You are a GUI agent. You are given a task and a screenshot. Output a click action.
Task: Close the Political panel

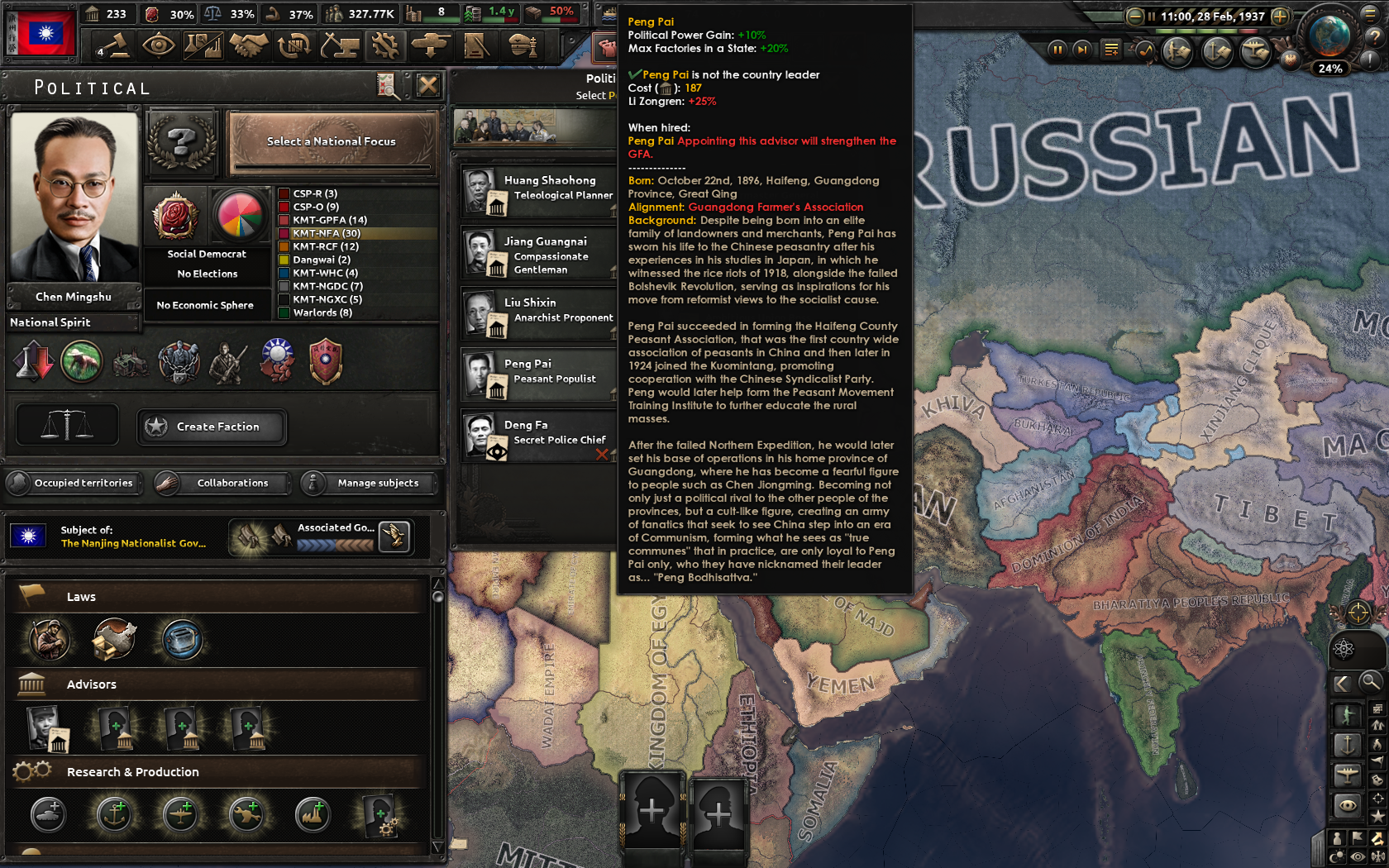(427, 85)
